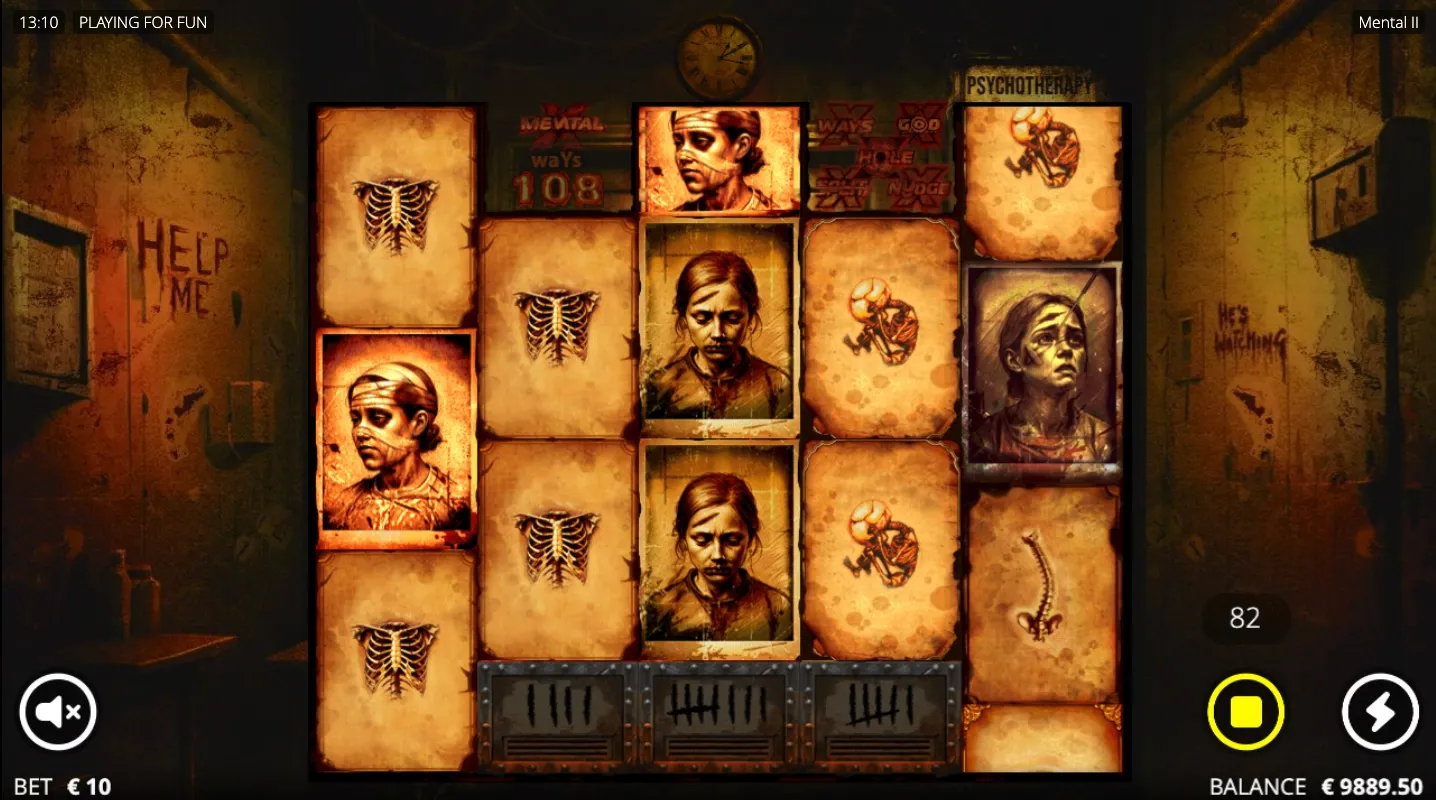Unmute the game sound with the speaker button
Viewport: 1436px width, 800px height.
pos(58,712)
